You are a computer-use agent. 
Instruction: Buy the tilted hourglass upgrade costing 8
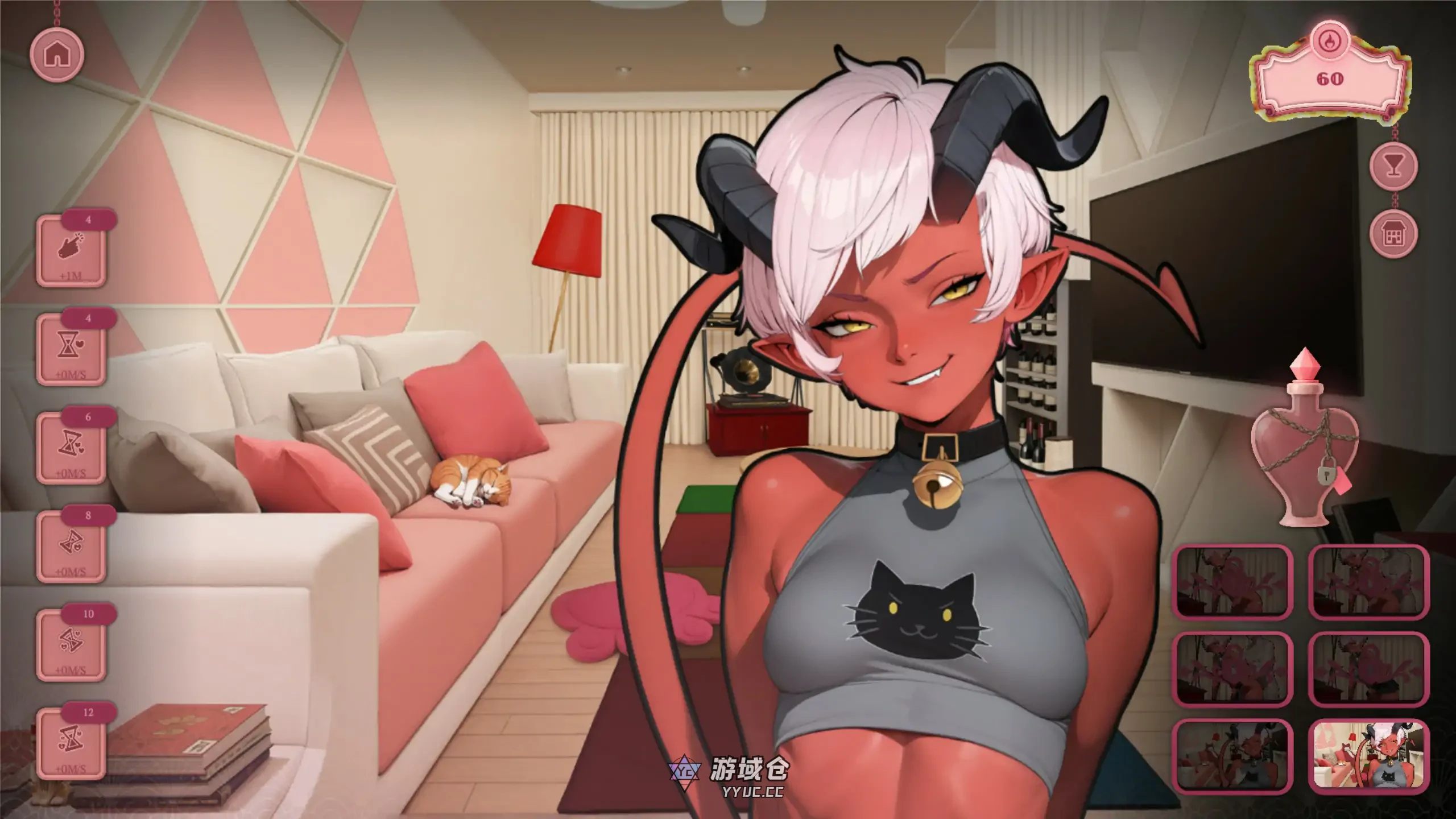71,548
